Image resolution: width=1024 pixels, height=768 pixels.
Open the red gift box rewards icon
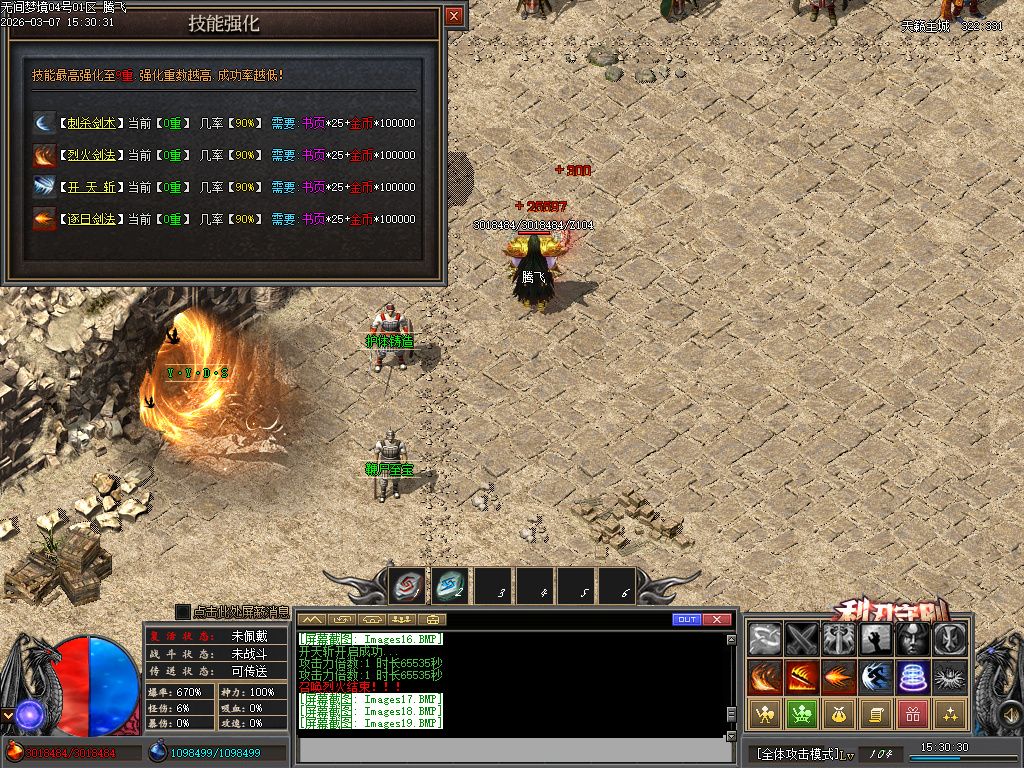(912, 714)
